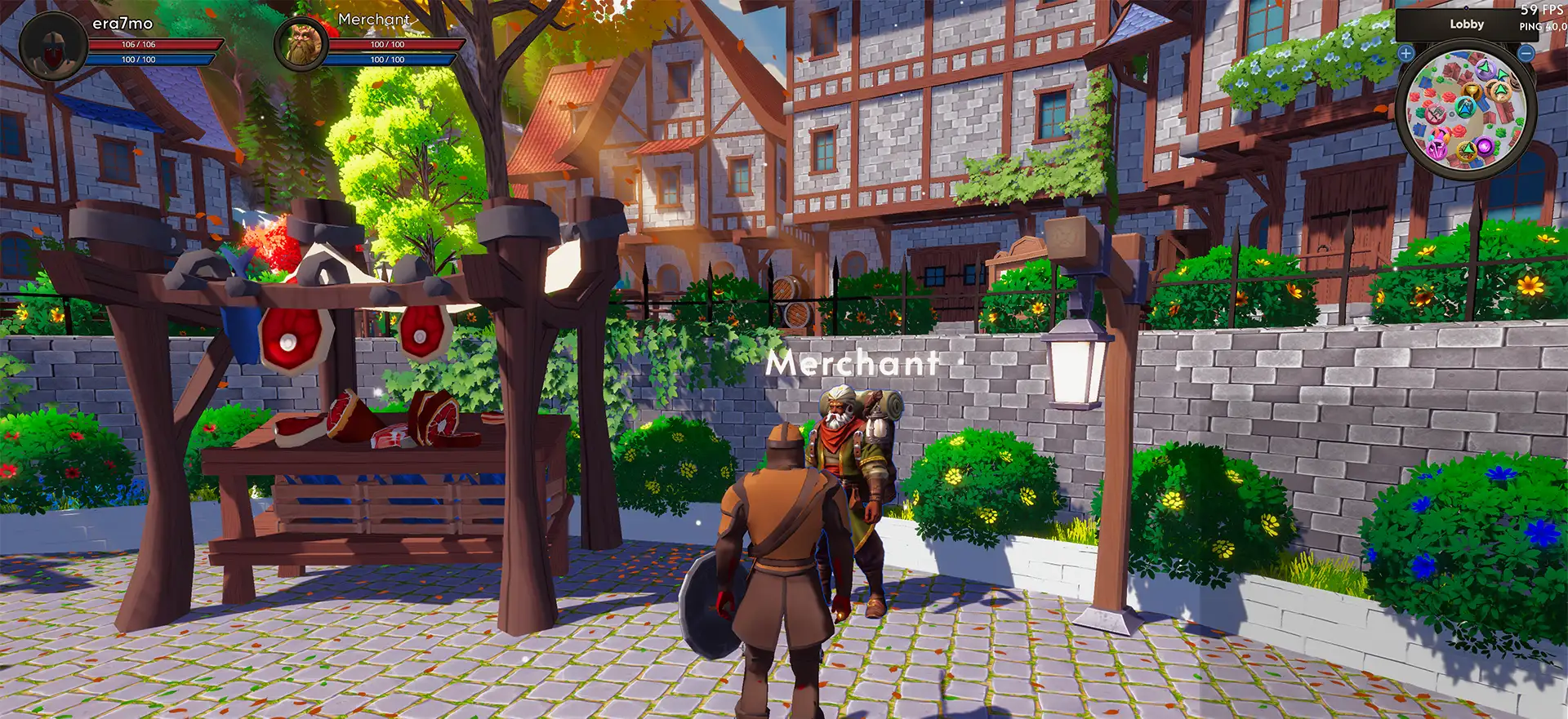Select the gold trophy marker on minimap
Image resolution: width=1568 pixels, height=719 pixels.
tap(1472, 90)
